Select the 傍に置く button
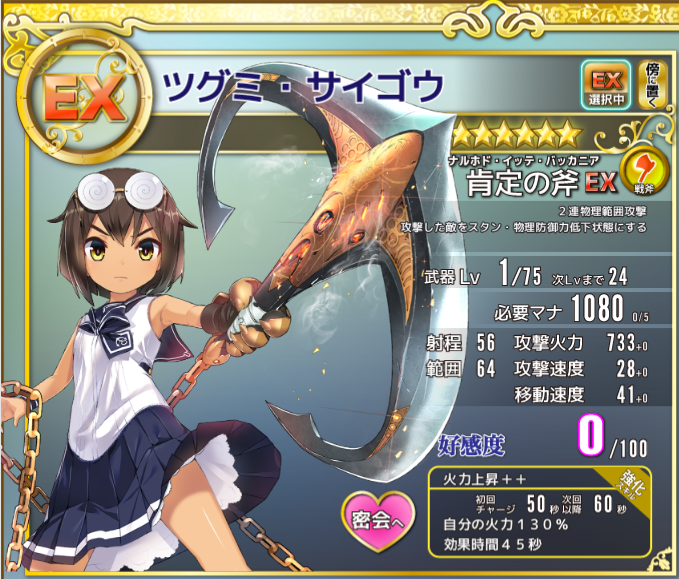The height and width of the screenshot is (579, 679). click(648, 85)
